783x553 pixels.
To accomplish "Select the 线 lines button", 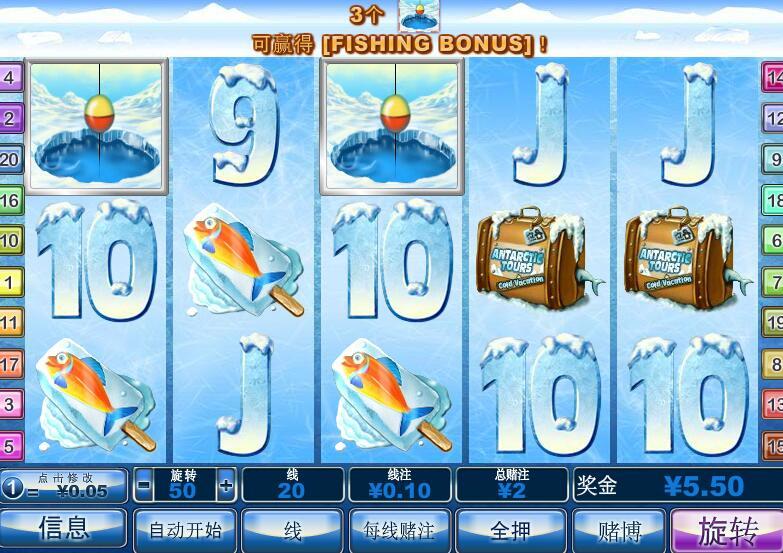I will click(292, 529).
